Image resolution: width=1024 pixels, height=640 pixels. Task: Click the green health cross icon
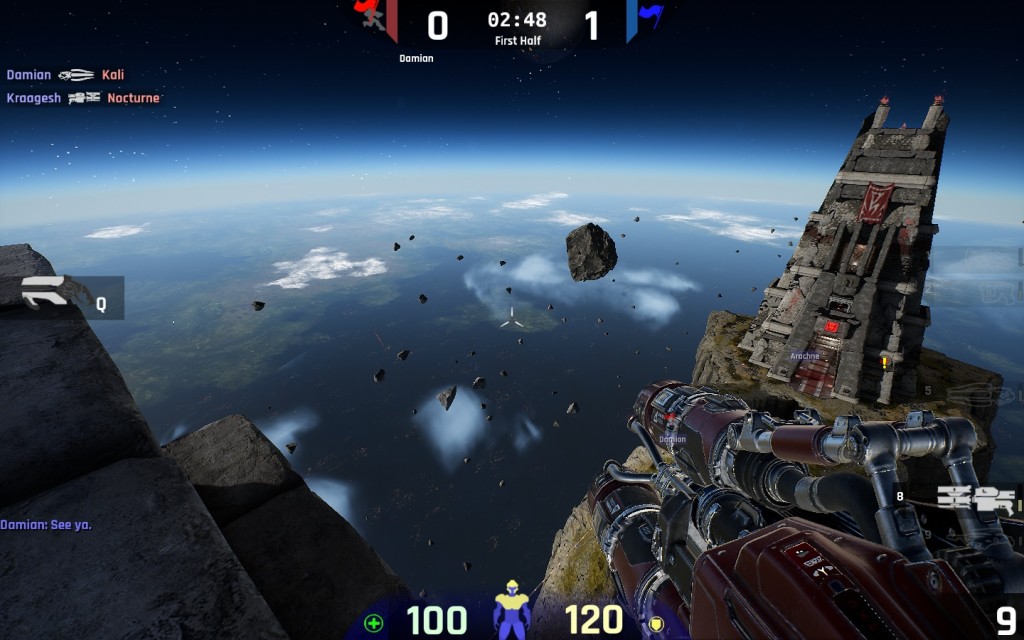(x=374, y=623)
